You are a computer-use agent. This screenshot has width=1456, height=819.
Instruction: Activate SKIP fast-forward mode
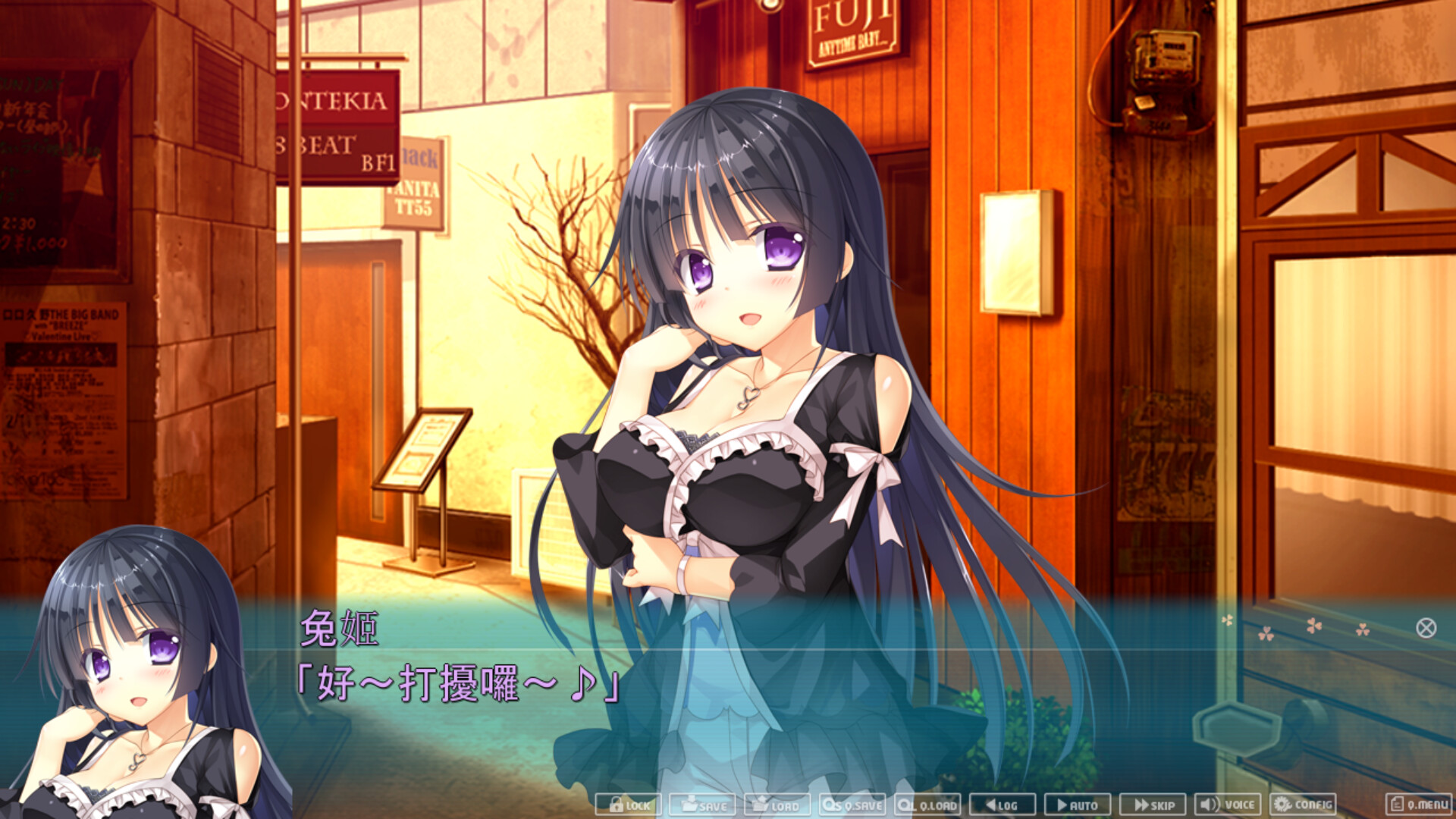pos(1155,805)
